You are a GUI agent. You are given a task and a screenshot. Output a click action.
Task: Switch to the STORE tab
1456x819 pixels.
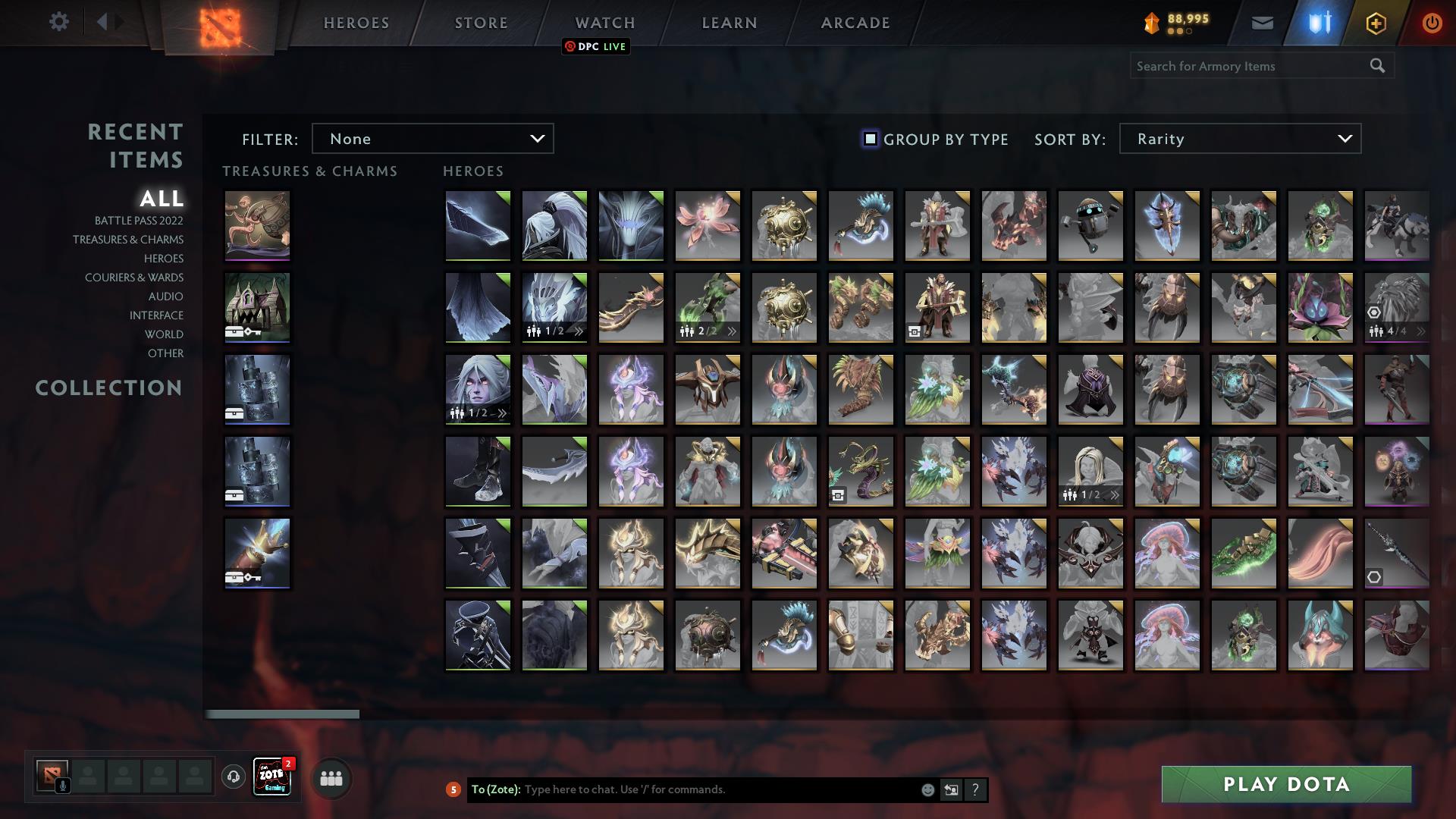point(480,23)
